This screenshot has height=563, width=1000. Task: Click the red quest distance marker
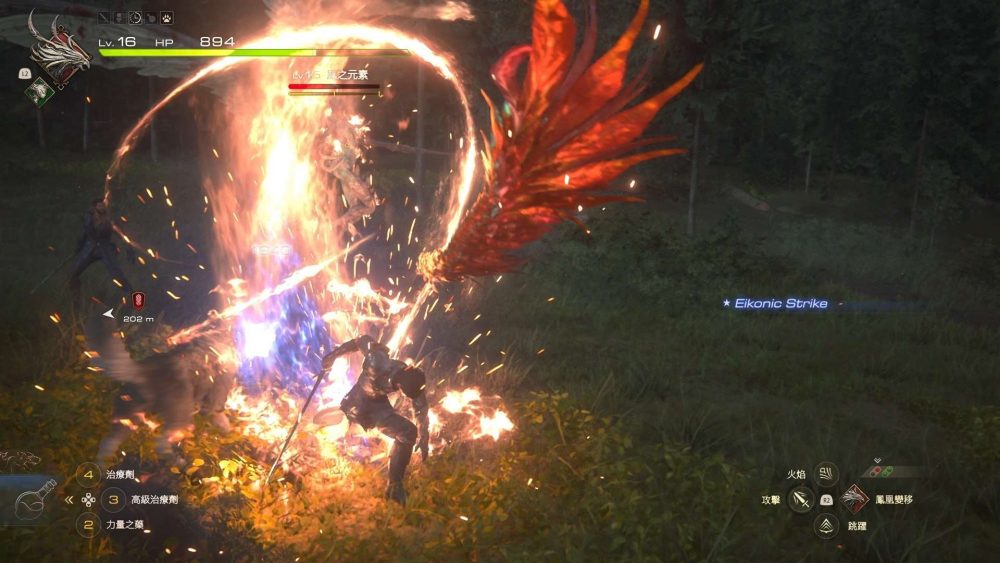click(138, 299)
